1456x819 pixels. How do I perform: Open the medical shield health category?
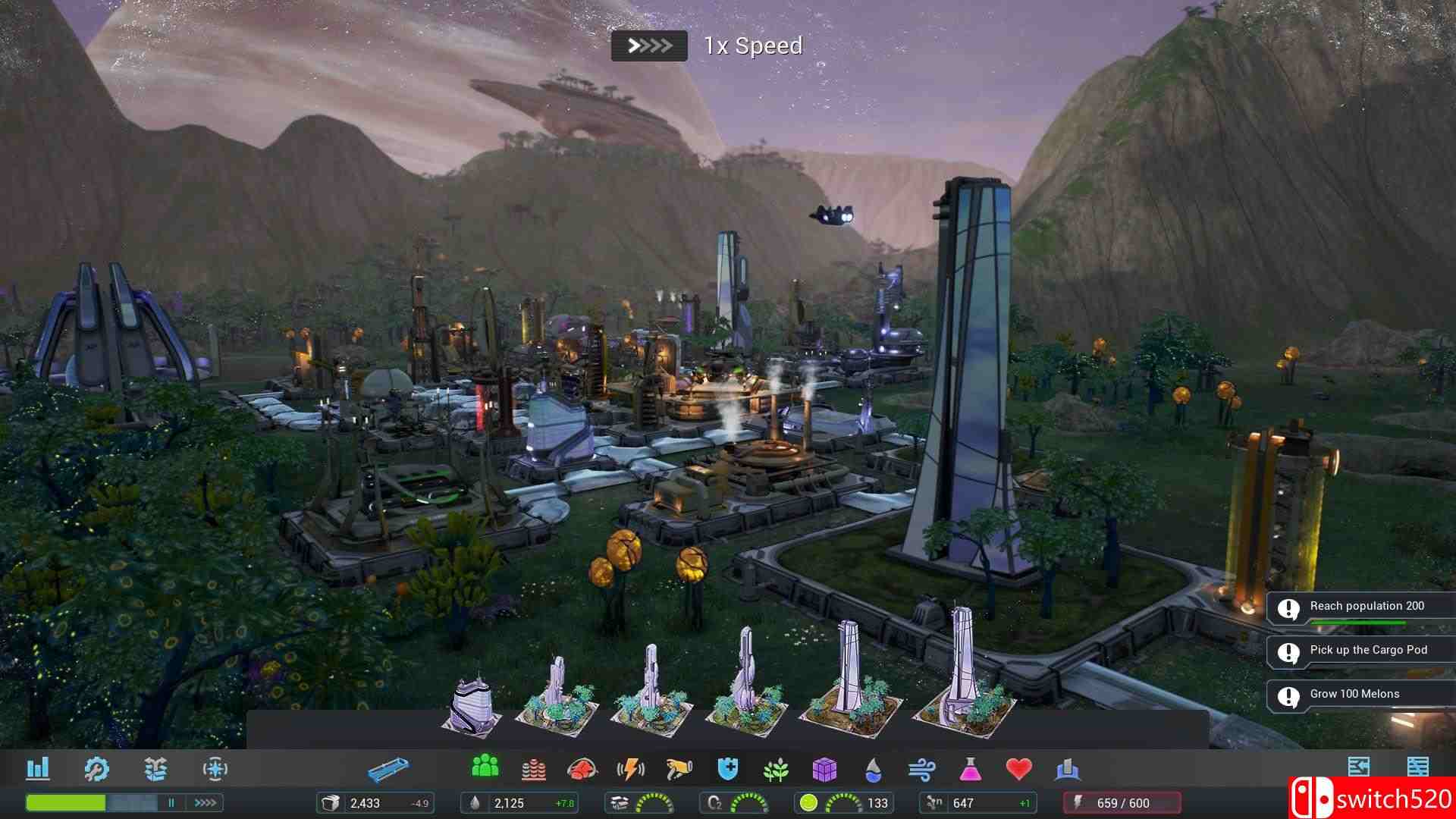[727, 769]
